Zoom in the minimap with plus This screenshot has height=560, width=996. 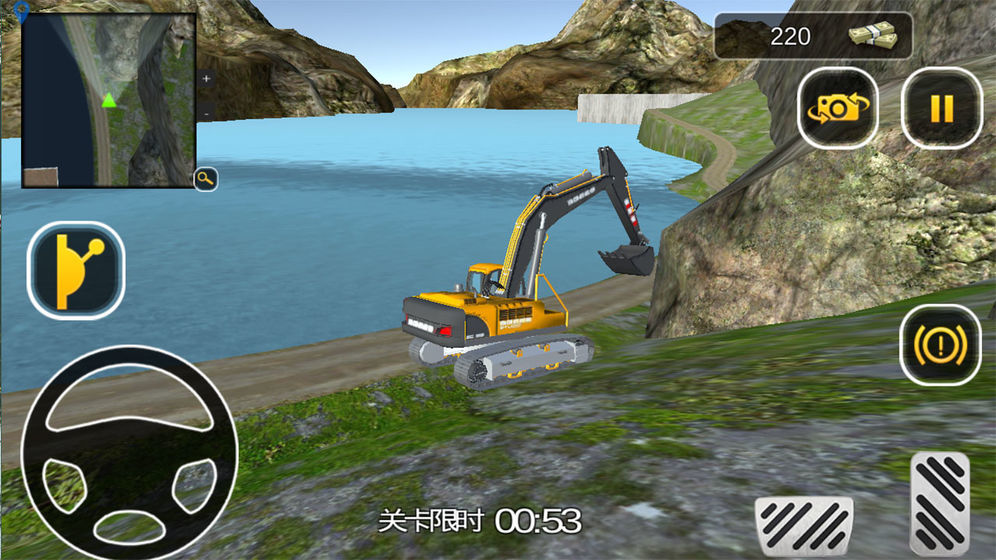coord(206,78)
